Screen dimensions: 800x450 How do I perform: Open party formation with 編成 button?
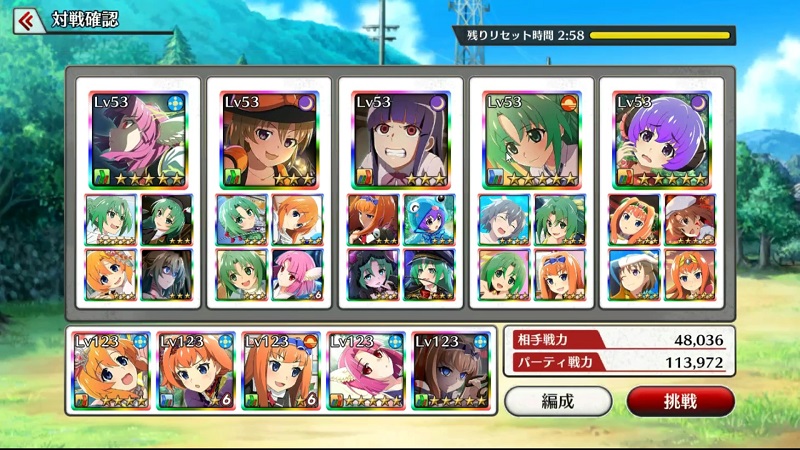pyautogui.click(x=558, y=401)
